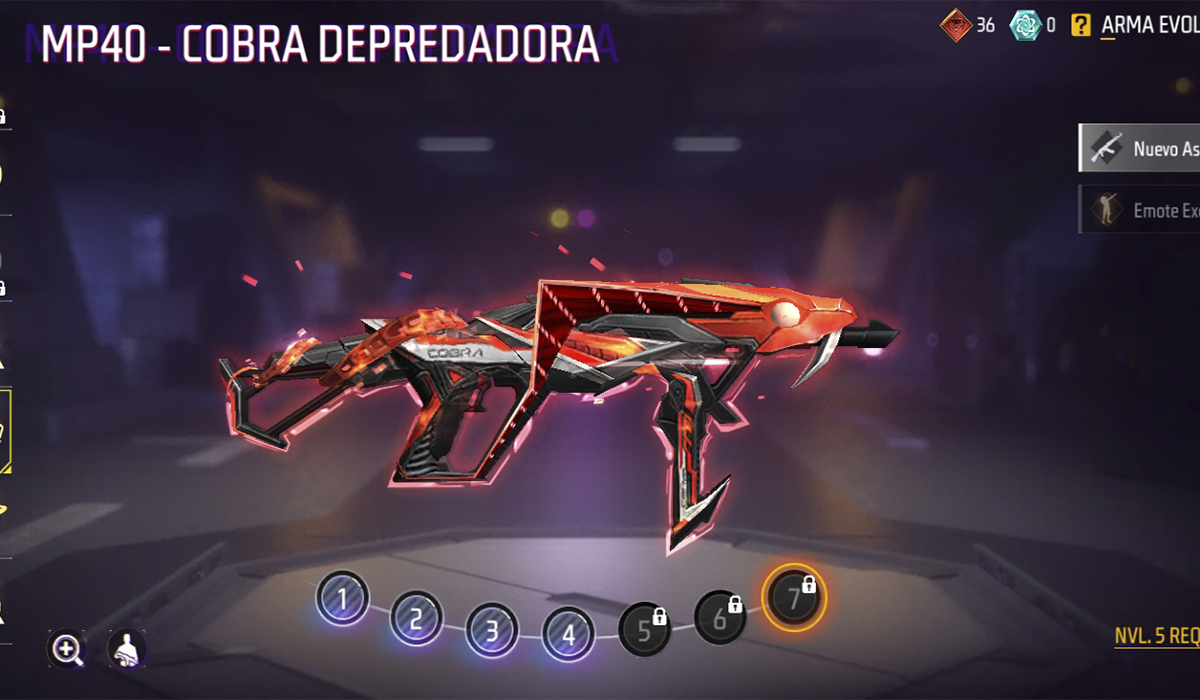Pick evolution level 4 node

pyautogui.click(x=569, y=633)
